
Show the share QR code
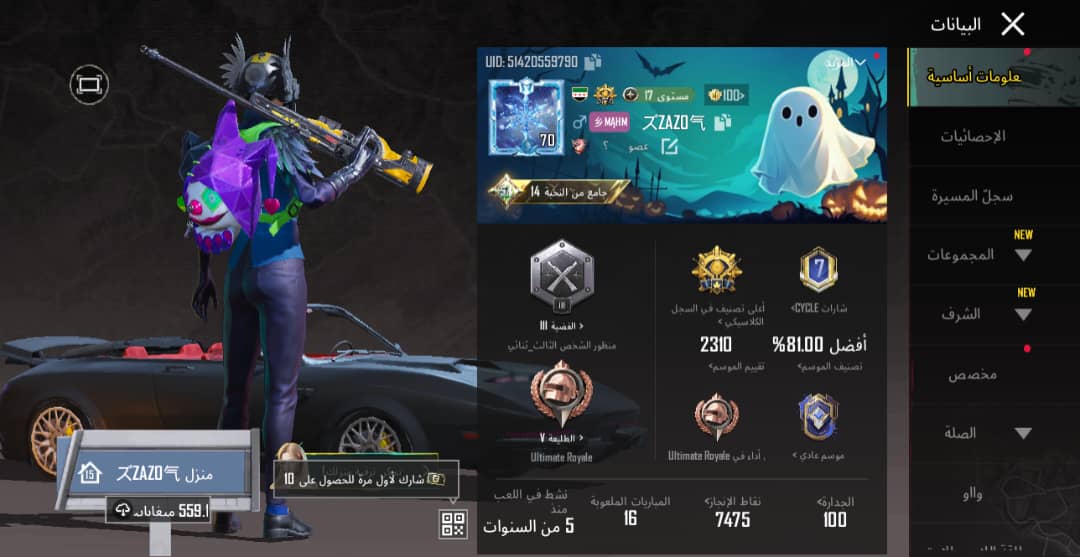[453, 523]
